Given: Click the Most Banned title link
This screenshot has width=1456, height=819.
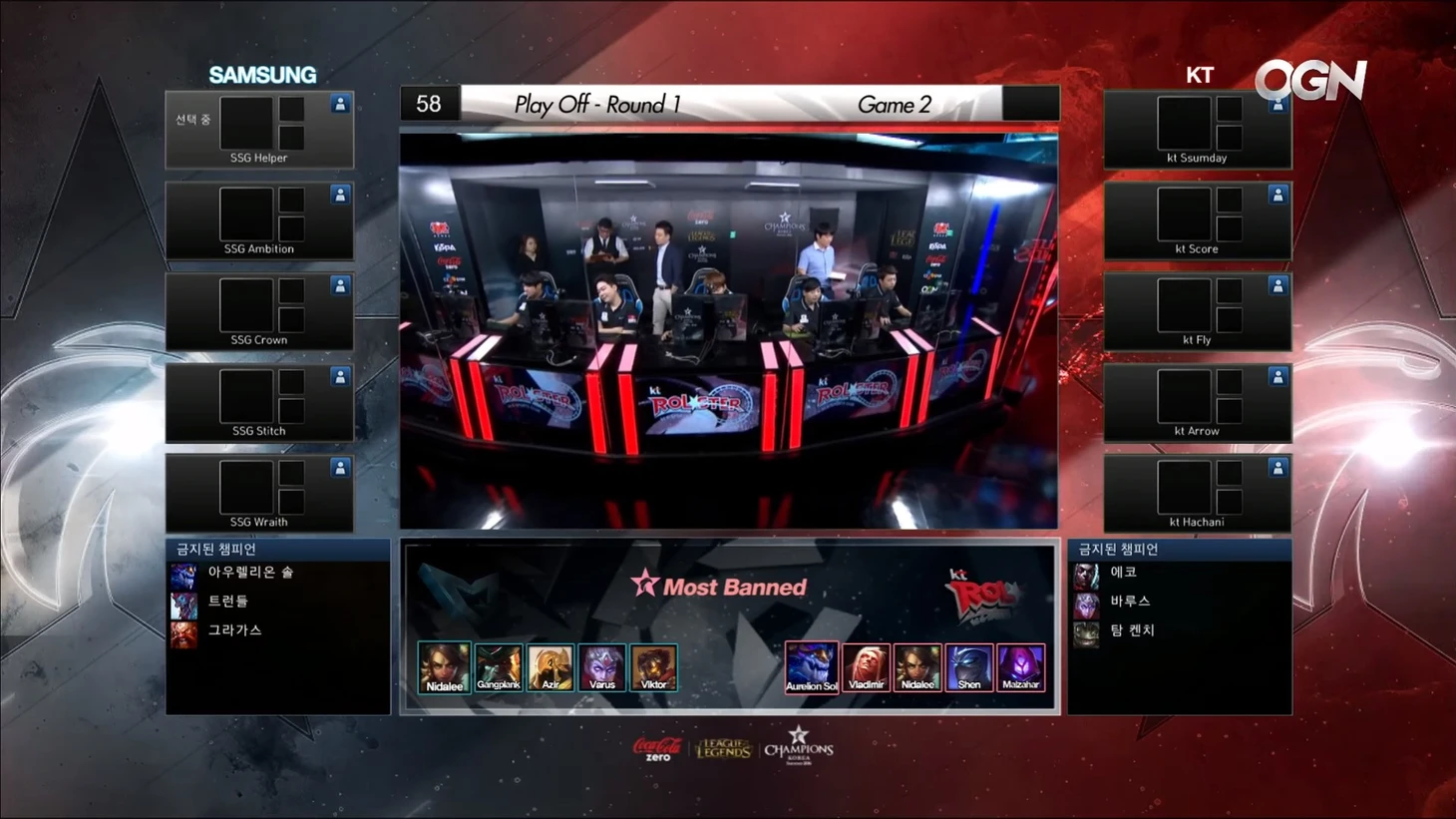Looking at the screenshot, I should (736, 587).
